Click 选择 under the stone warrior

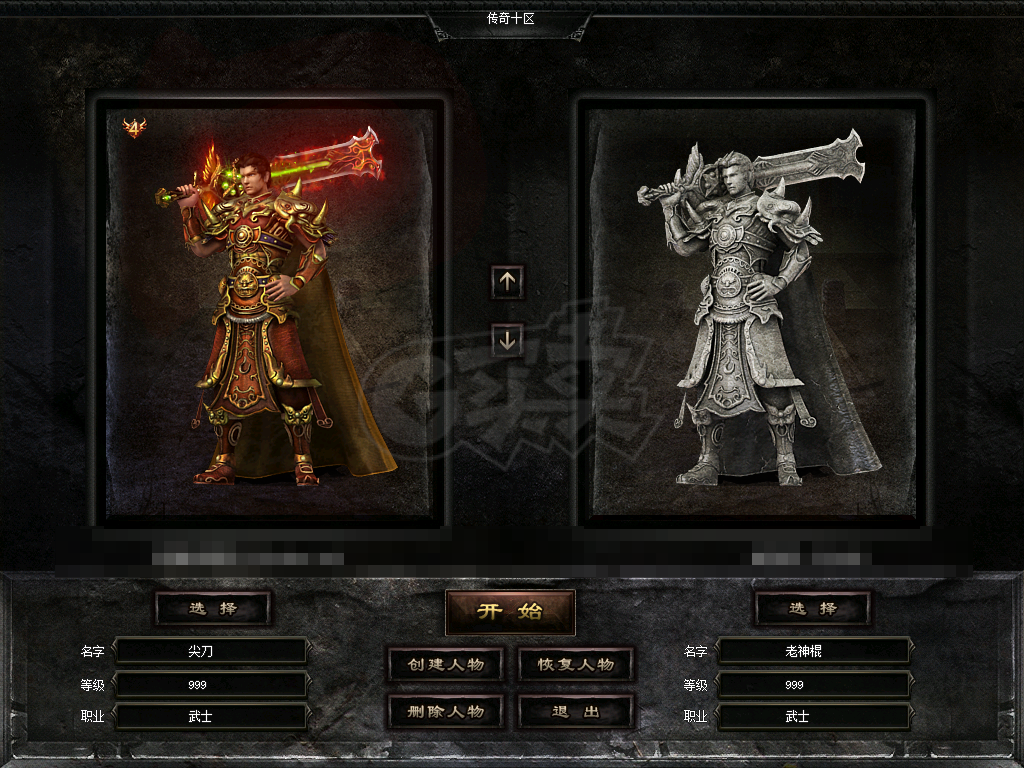coord(812,608)
